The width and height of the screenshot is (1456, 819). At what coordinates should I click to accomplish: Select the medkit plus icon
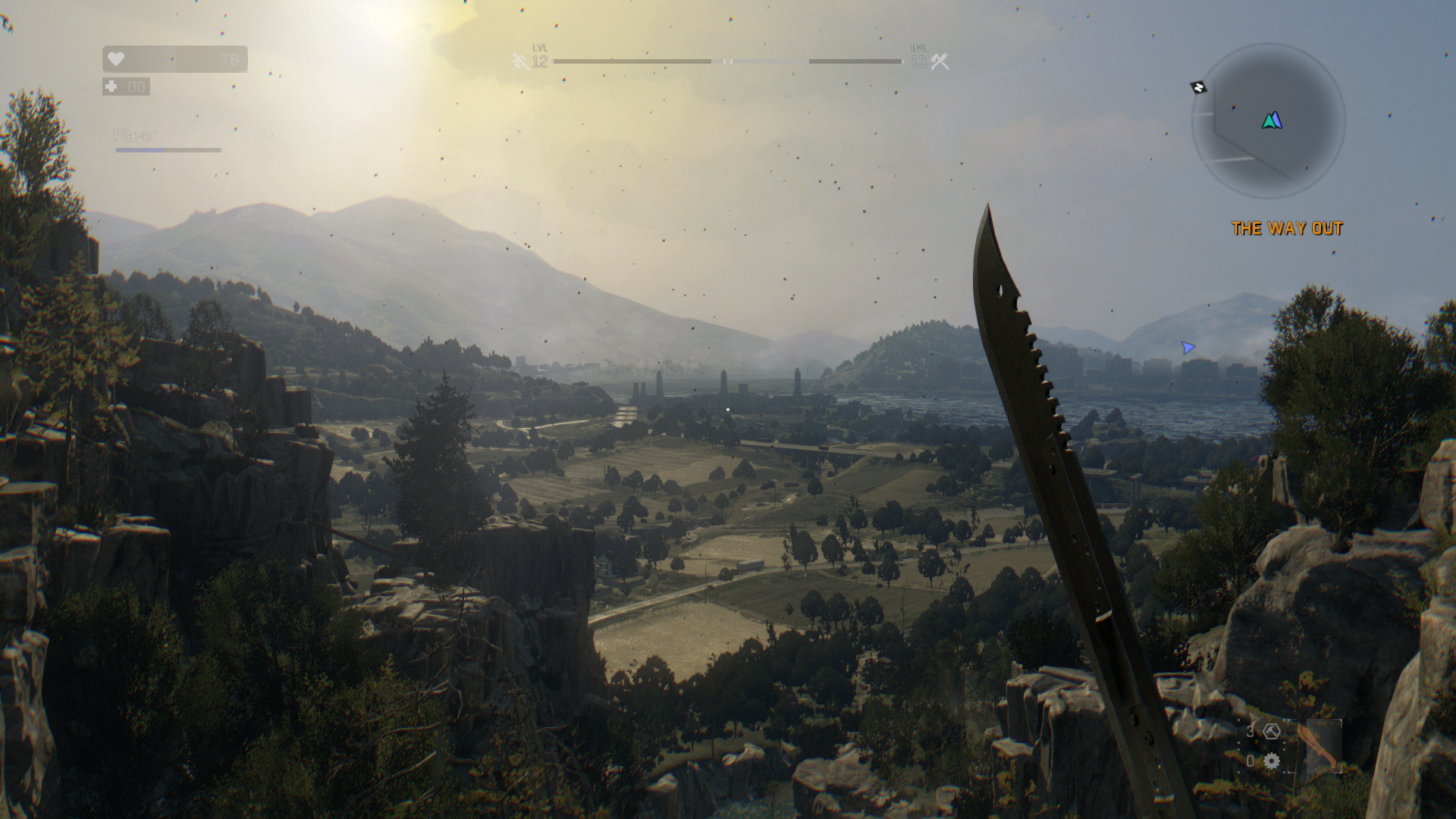click(x=111, y=86)
